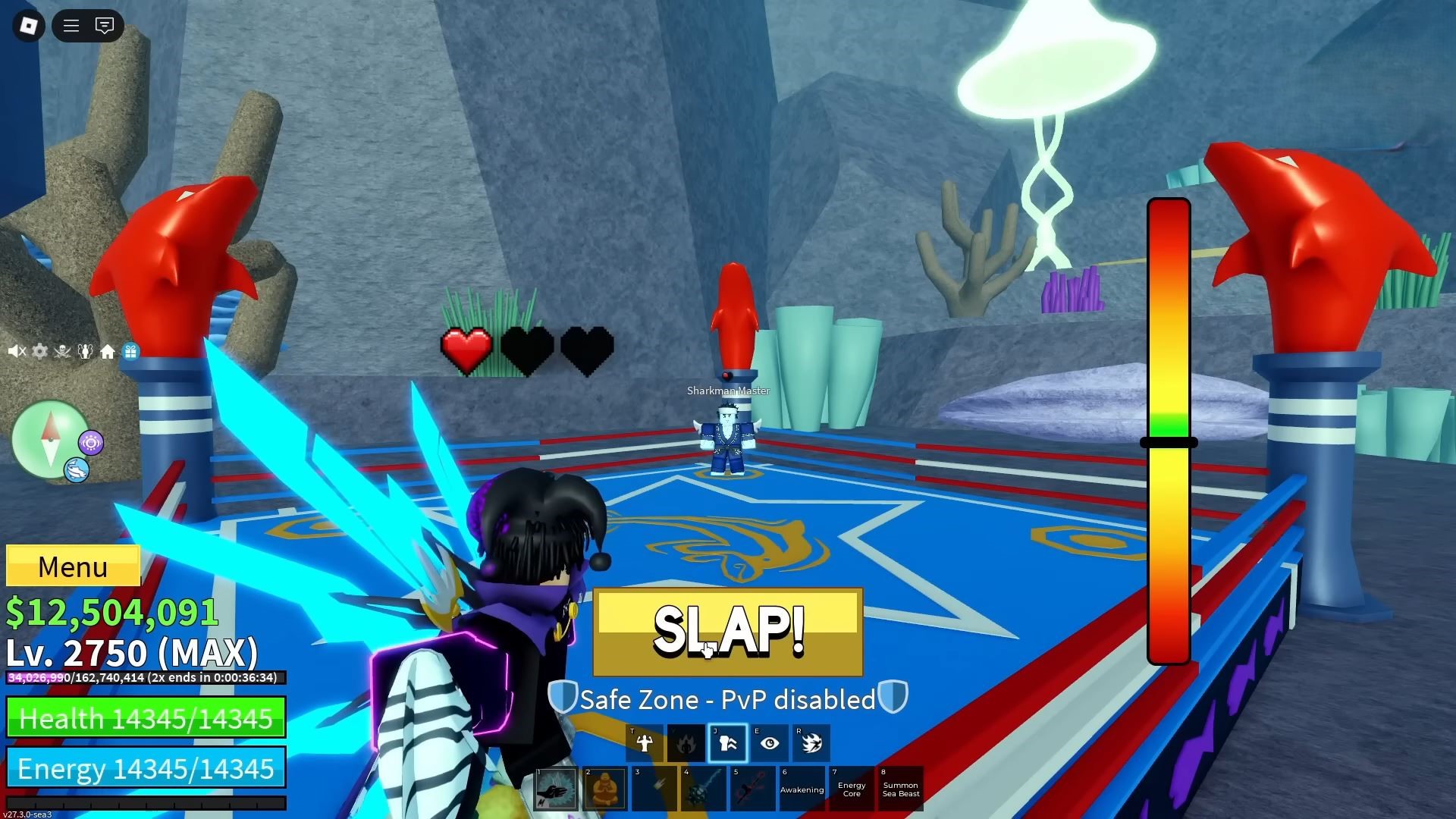The width and height of the screenshot is (1456, 819).
Task: Open the yellow Menu button
Action: tap(73, 566)
